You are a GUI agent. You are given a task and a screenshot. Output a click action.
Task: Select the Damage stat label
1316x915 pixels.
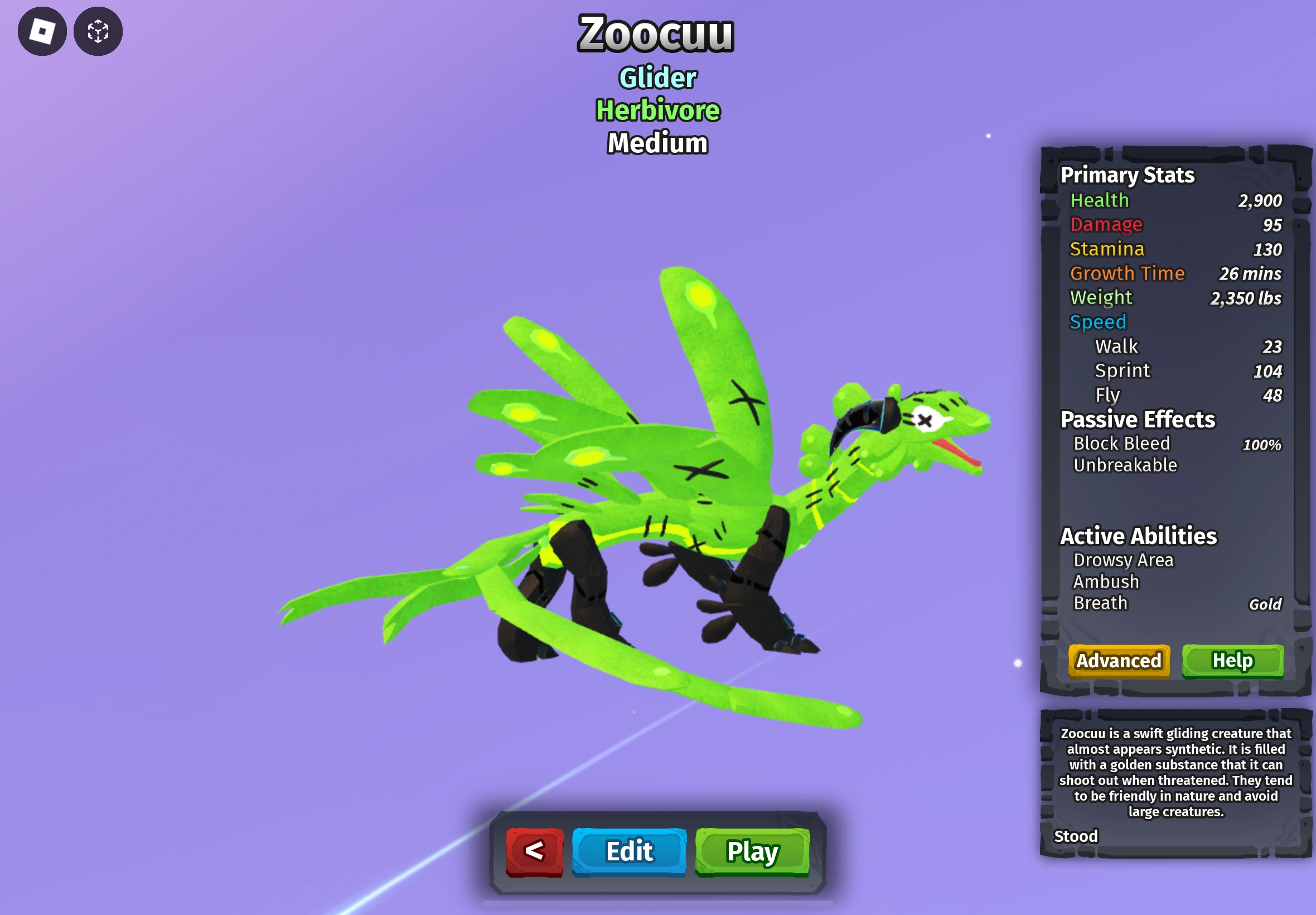[1106, 225]
